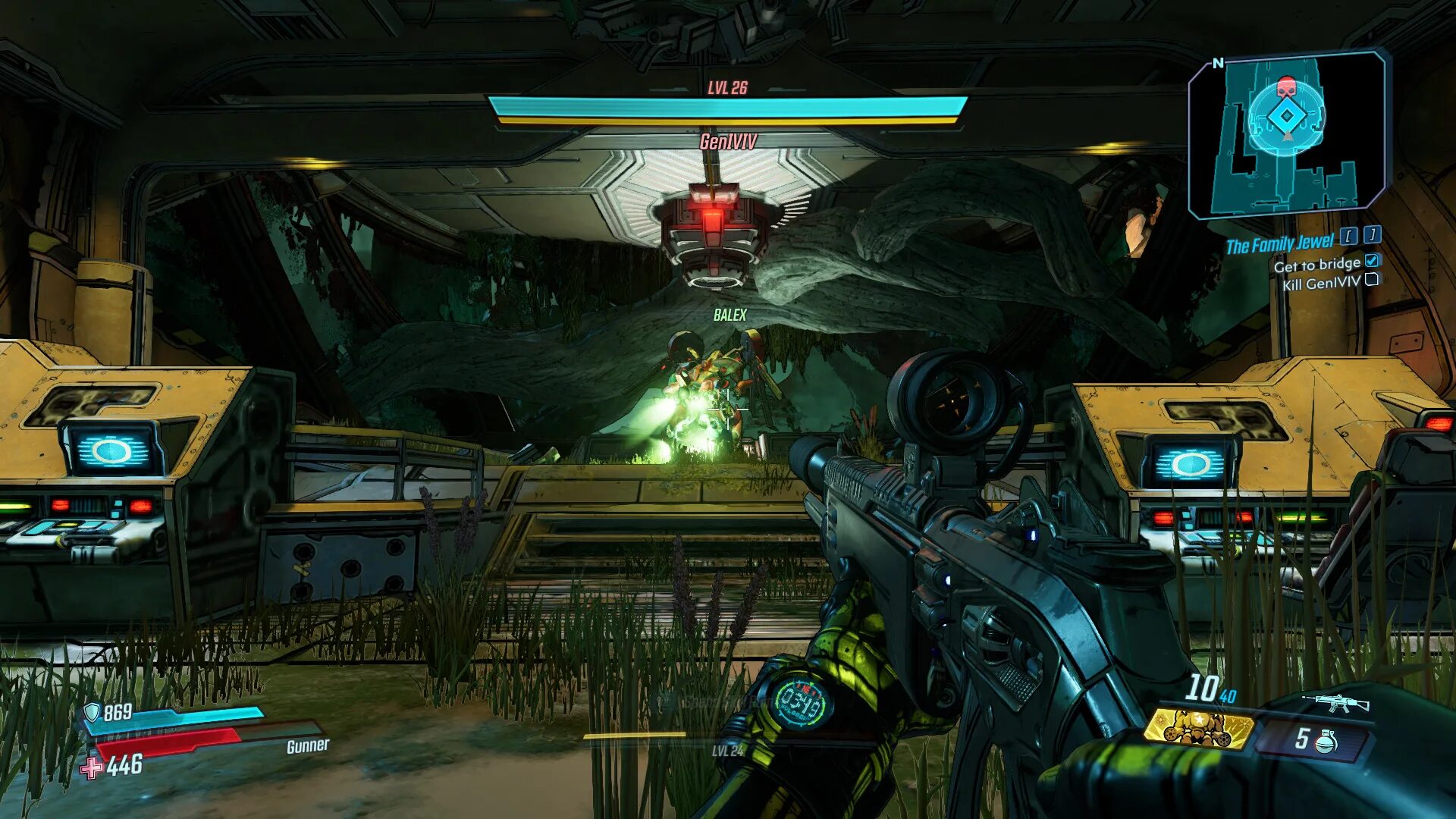Click the red skull marker on minimap
1456x819 pixels.
pyautogui.click(x=1286, y=86)
